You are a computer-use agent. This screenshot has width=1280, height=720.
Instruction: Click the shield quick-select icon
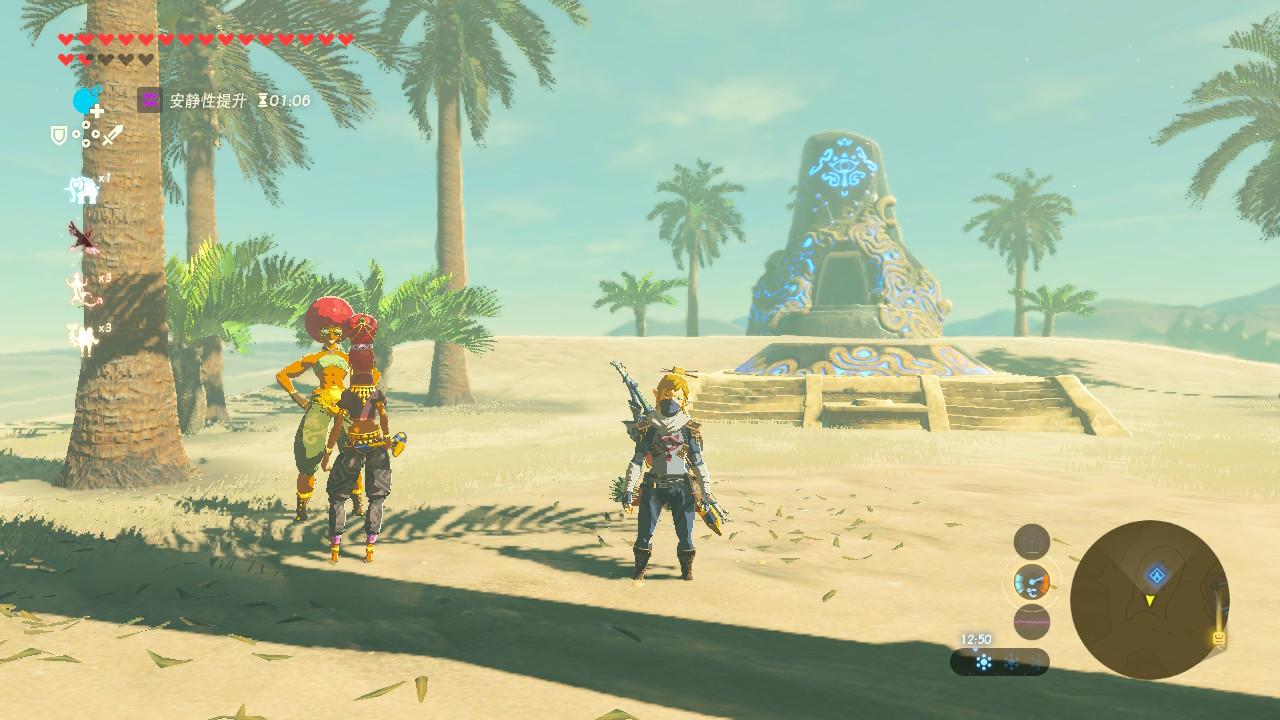tap(59, 134)
